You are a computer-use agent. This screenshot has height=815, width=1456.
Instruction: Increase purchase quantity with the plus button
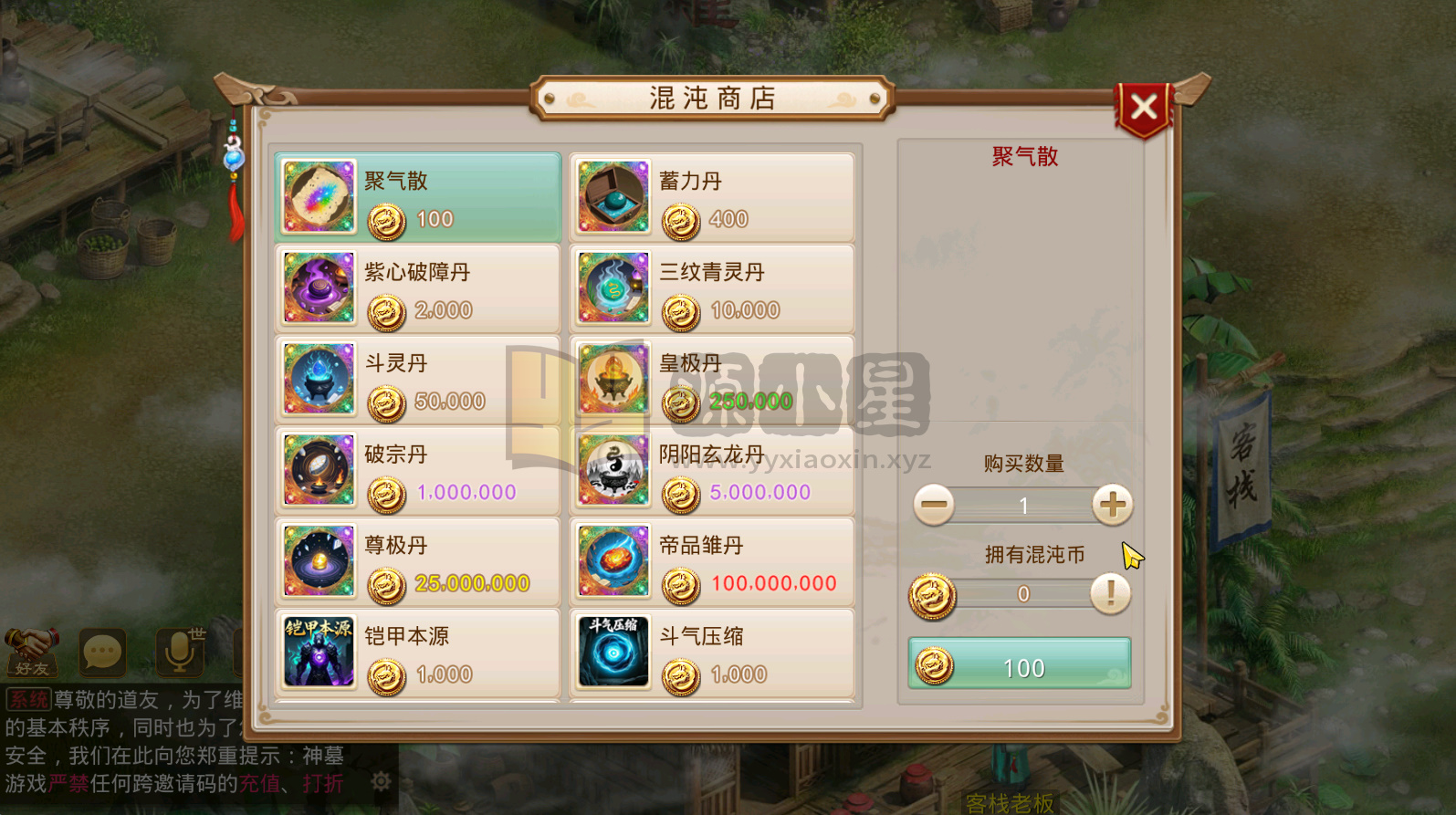1112,505
